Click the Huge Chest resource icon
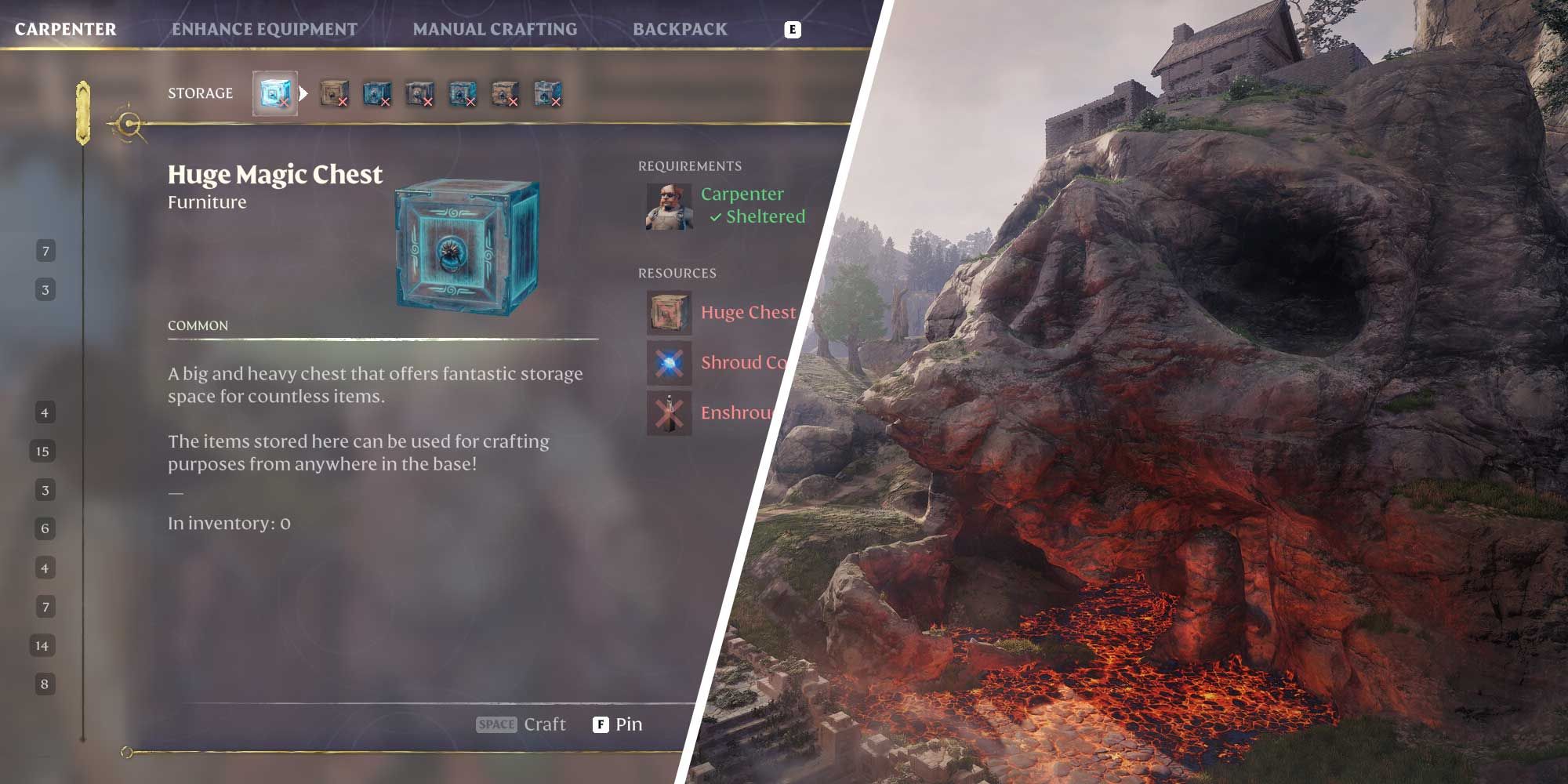This screenshot has width=1568, height=784. (x=668, y=312)
